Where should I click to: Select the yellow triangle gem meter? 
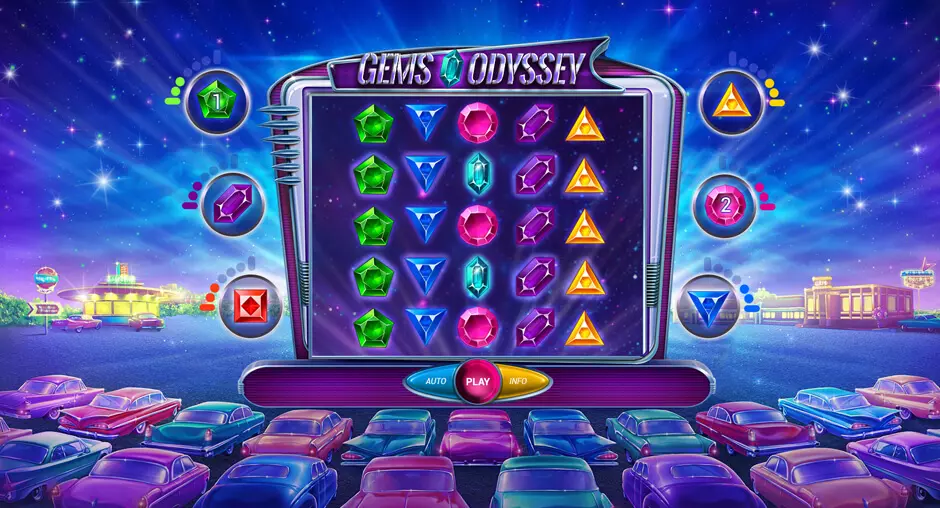tap(731, 101)
